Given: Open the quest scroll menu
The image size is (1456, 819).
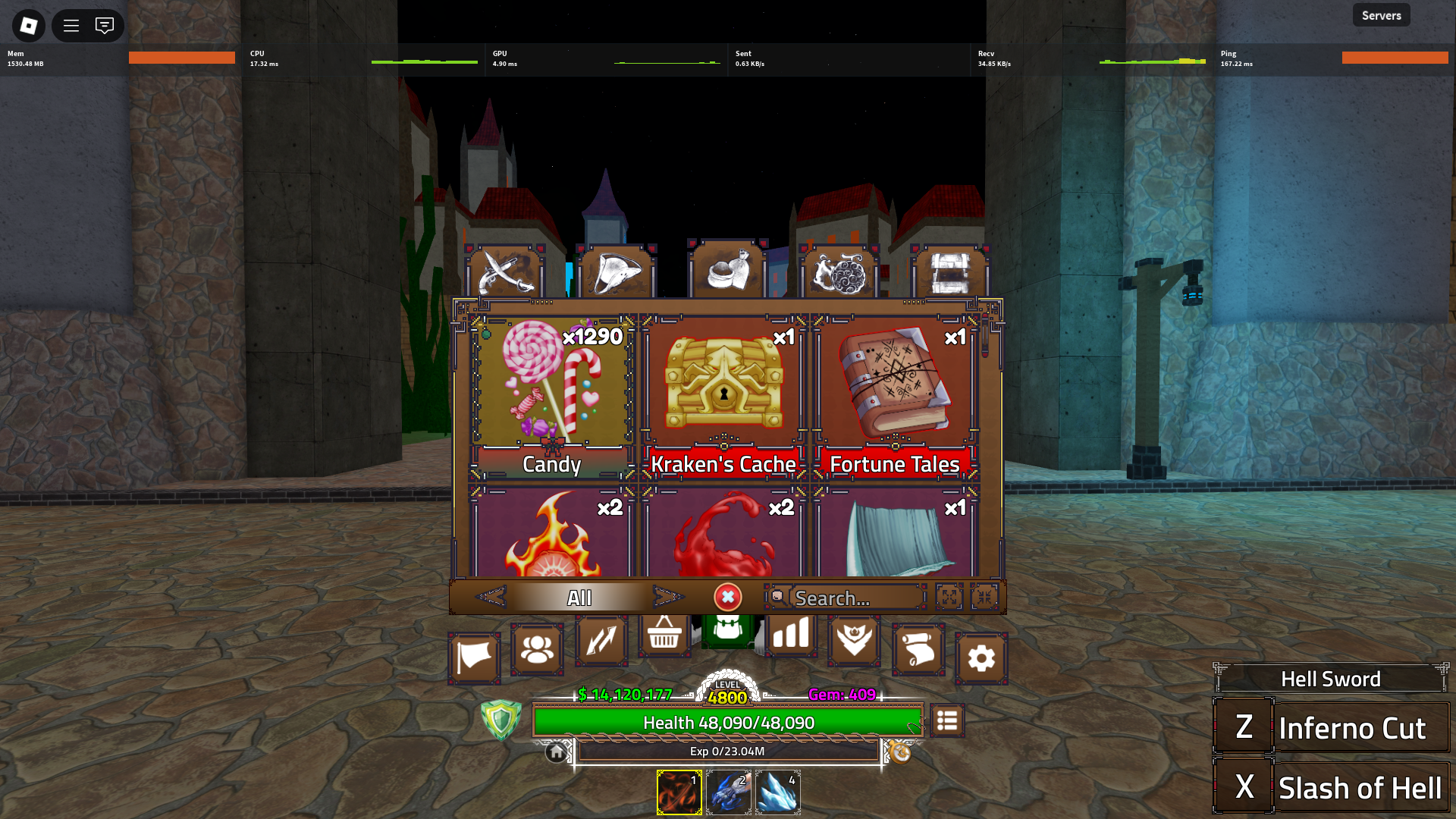Looking at the screenshot, I should click(918, 649).
